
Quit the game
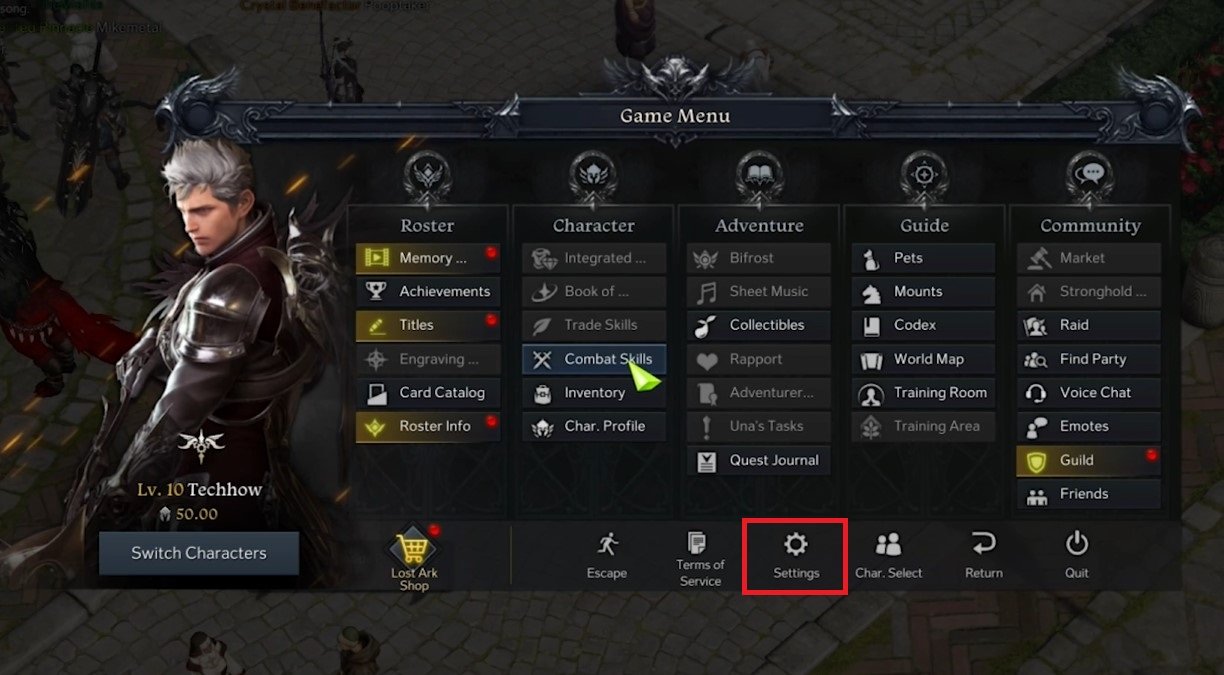[x=1076, y=555]
